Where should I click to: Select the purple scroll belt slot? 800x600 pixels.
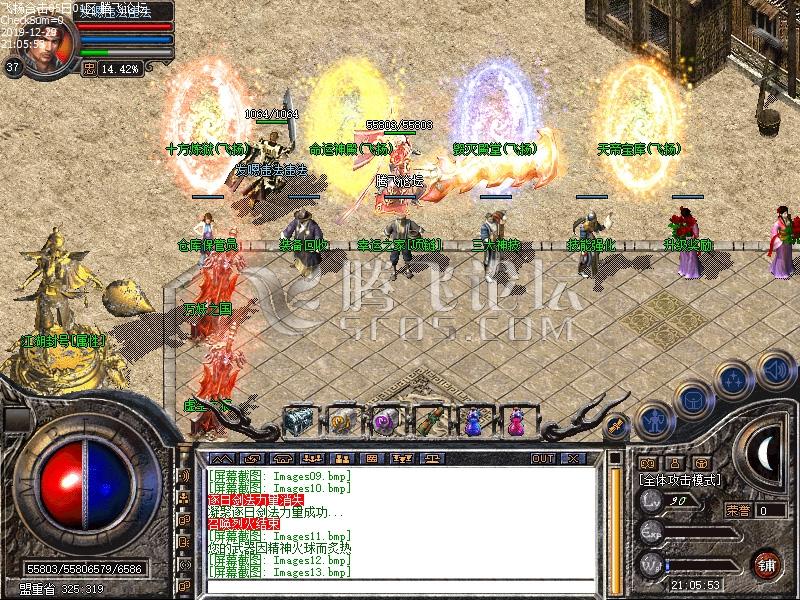(385, 421)
